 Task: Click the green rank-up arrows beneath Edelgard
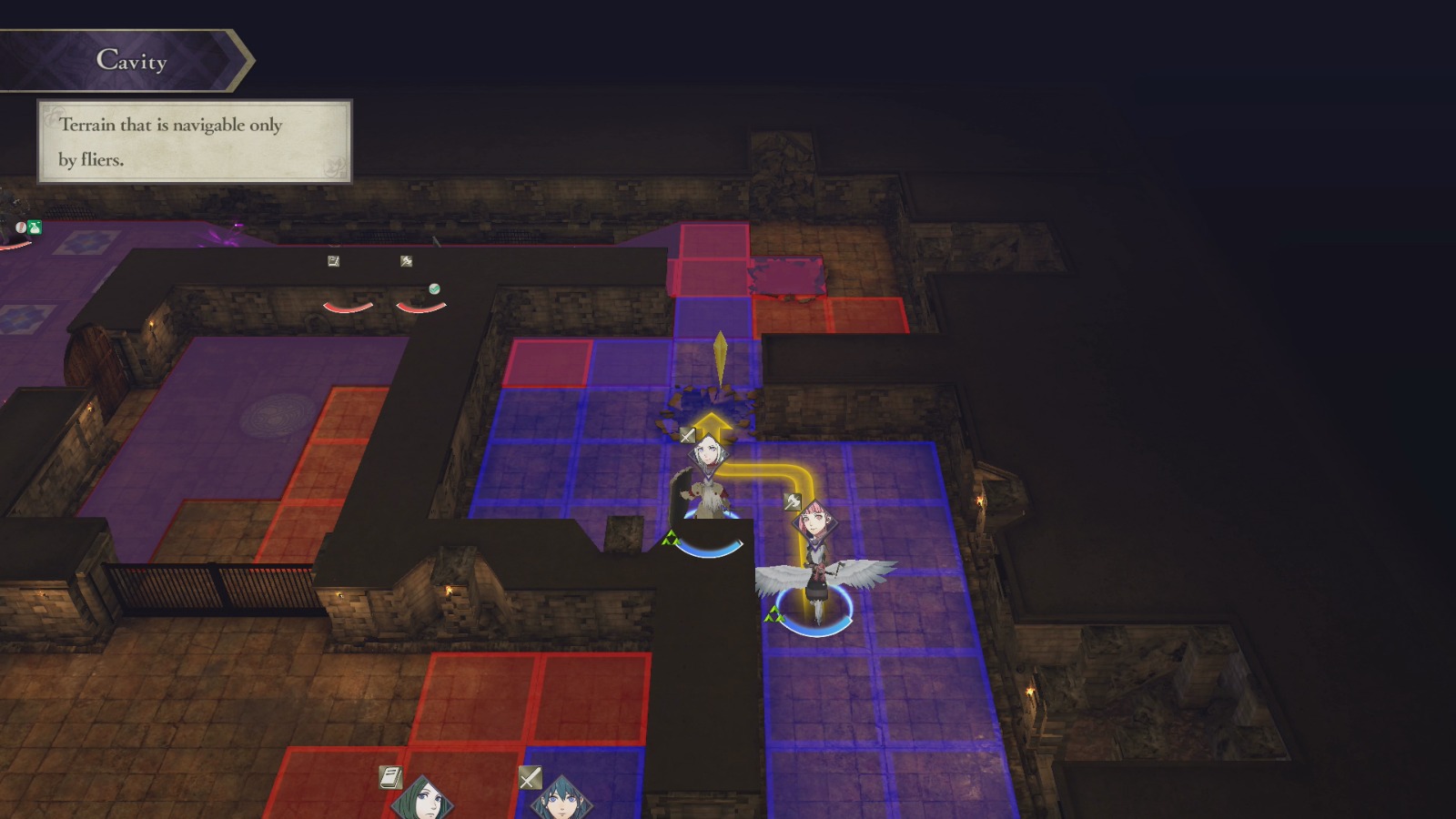point(671,538)
